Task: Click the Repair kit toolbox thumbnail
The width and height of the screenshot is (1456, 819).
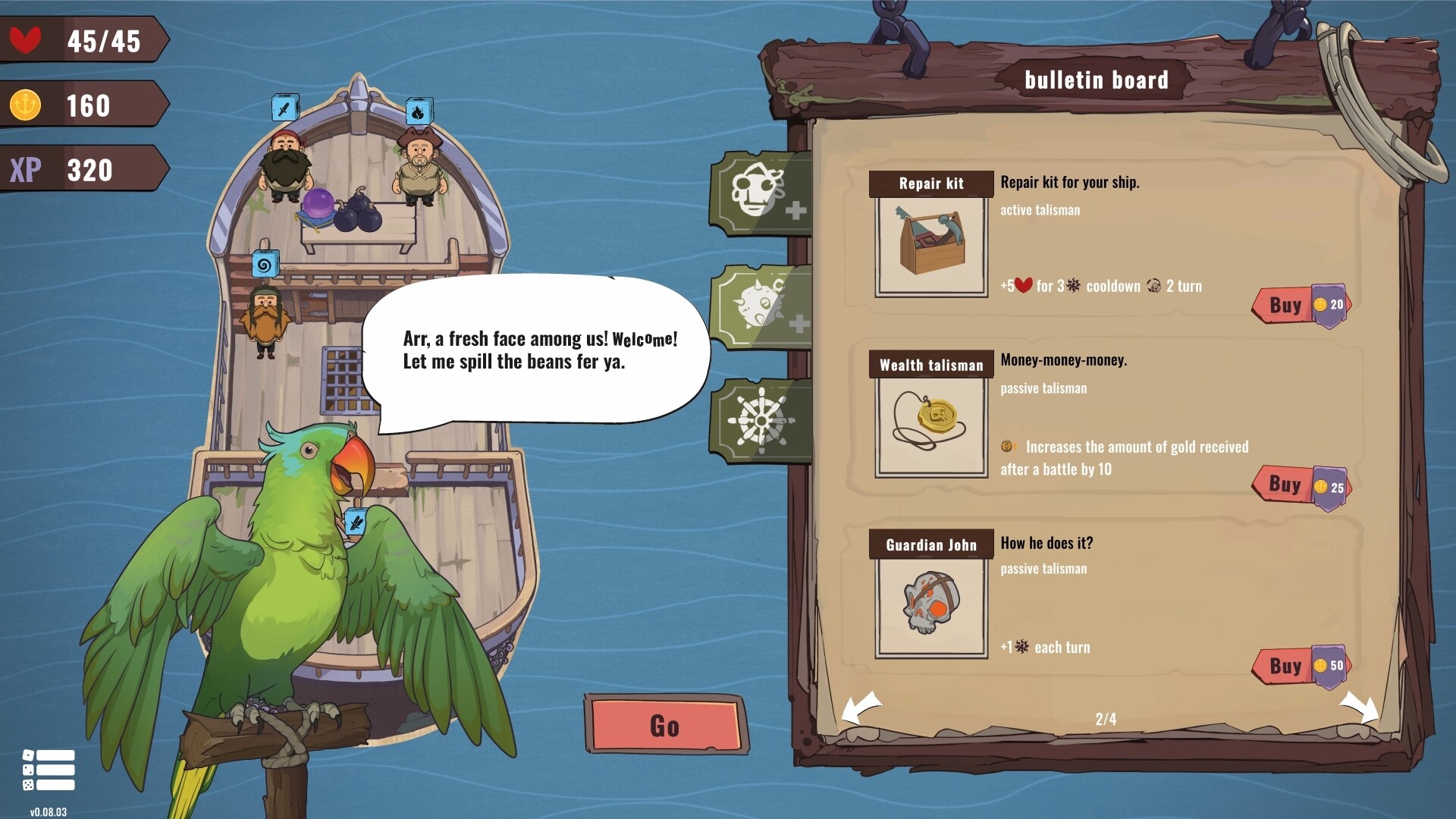Action: coord(930,244)
